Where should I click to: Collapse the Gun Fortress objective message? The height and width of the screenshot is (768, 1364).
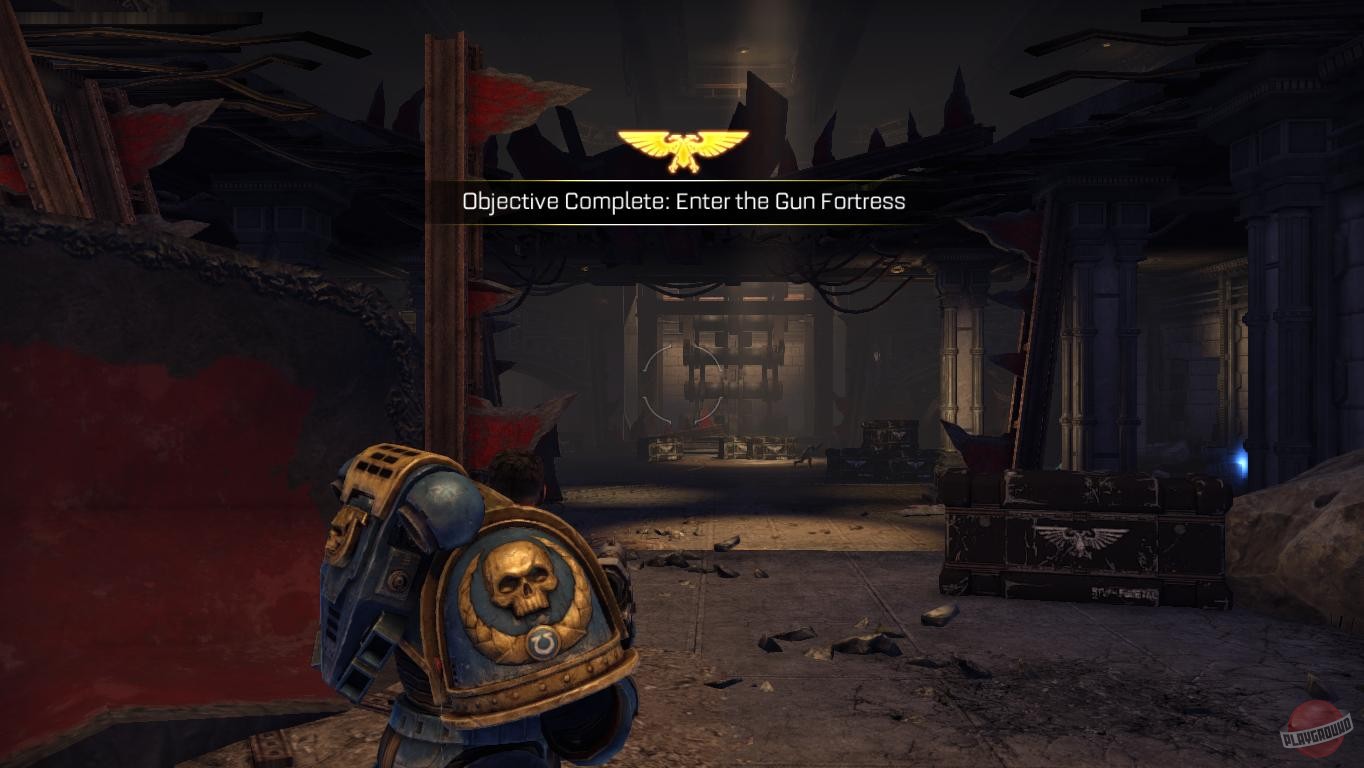tap(681, 201)
